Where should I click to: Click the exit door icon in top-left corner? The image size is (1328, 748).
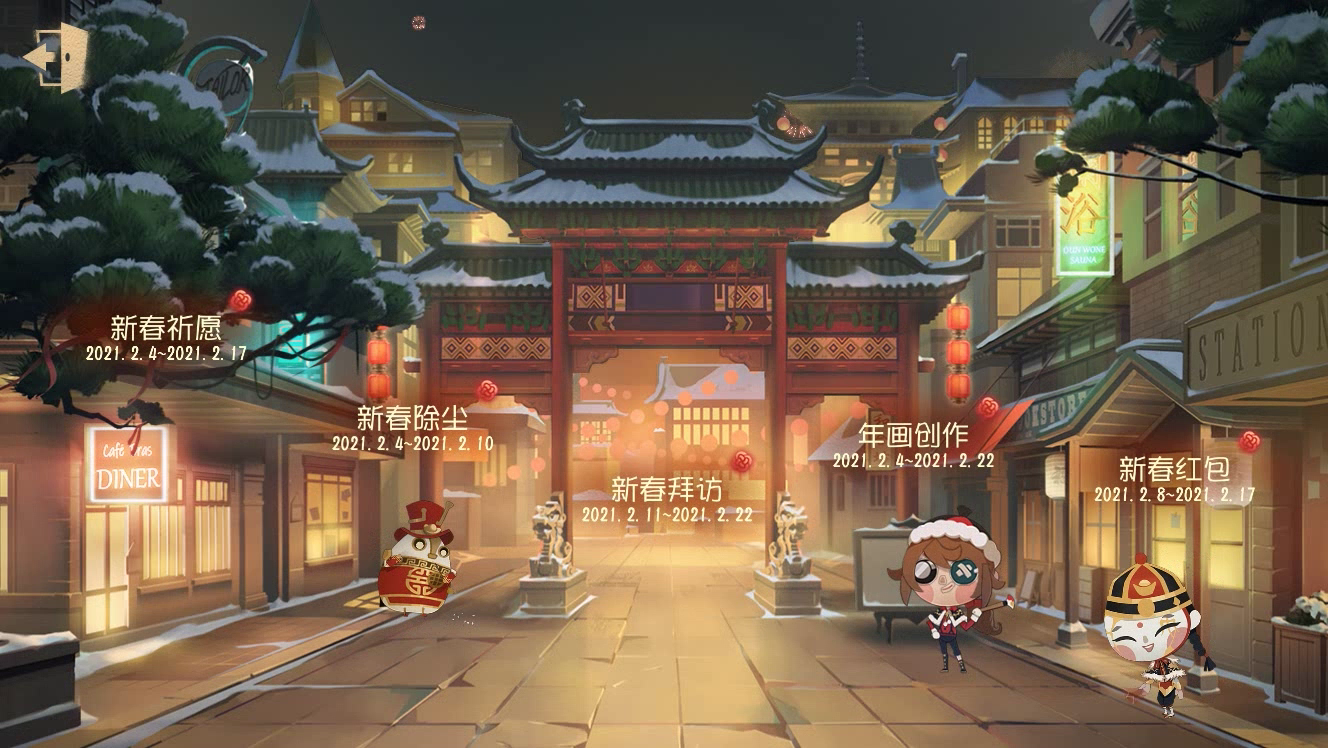point(57,55)
